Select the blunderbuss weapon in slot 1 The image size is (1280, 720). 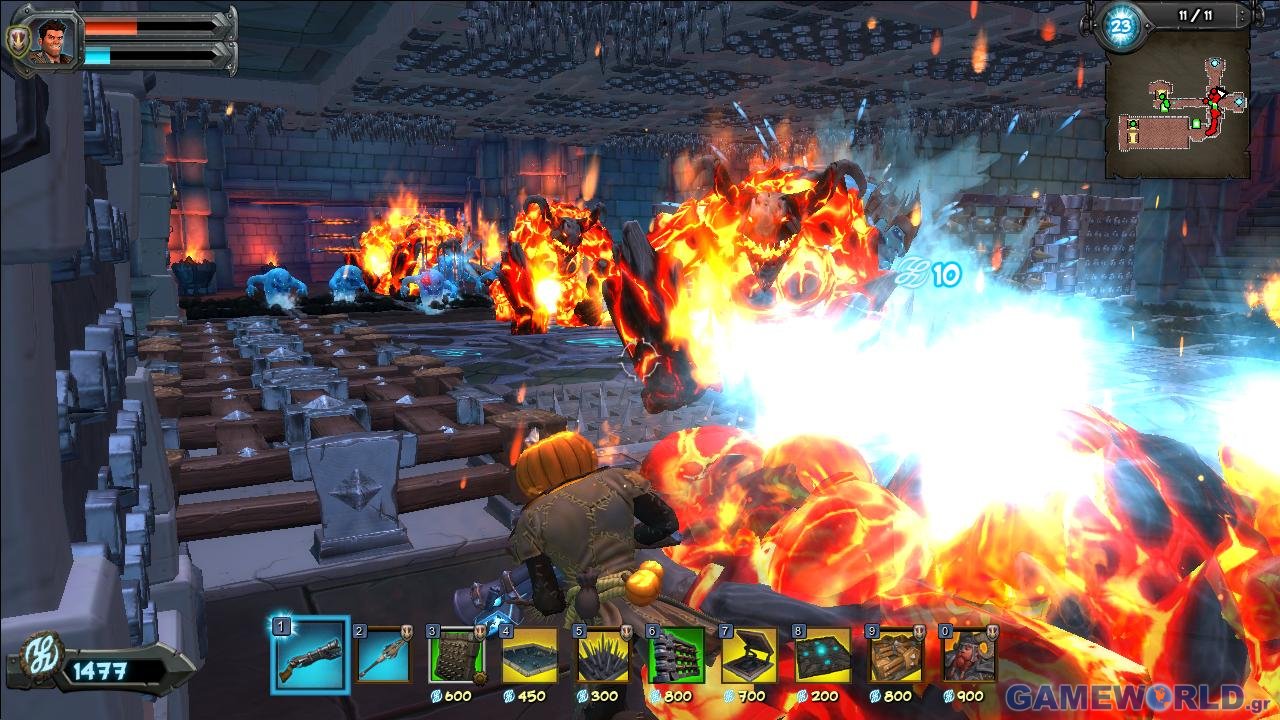click(309, 654)
